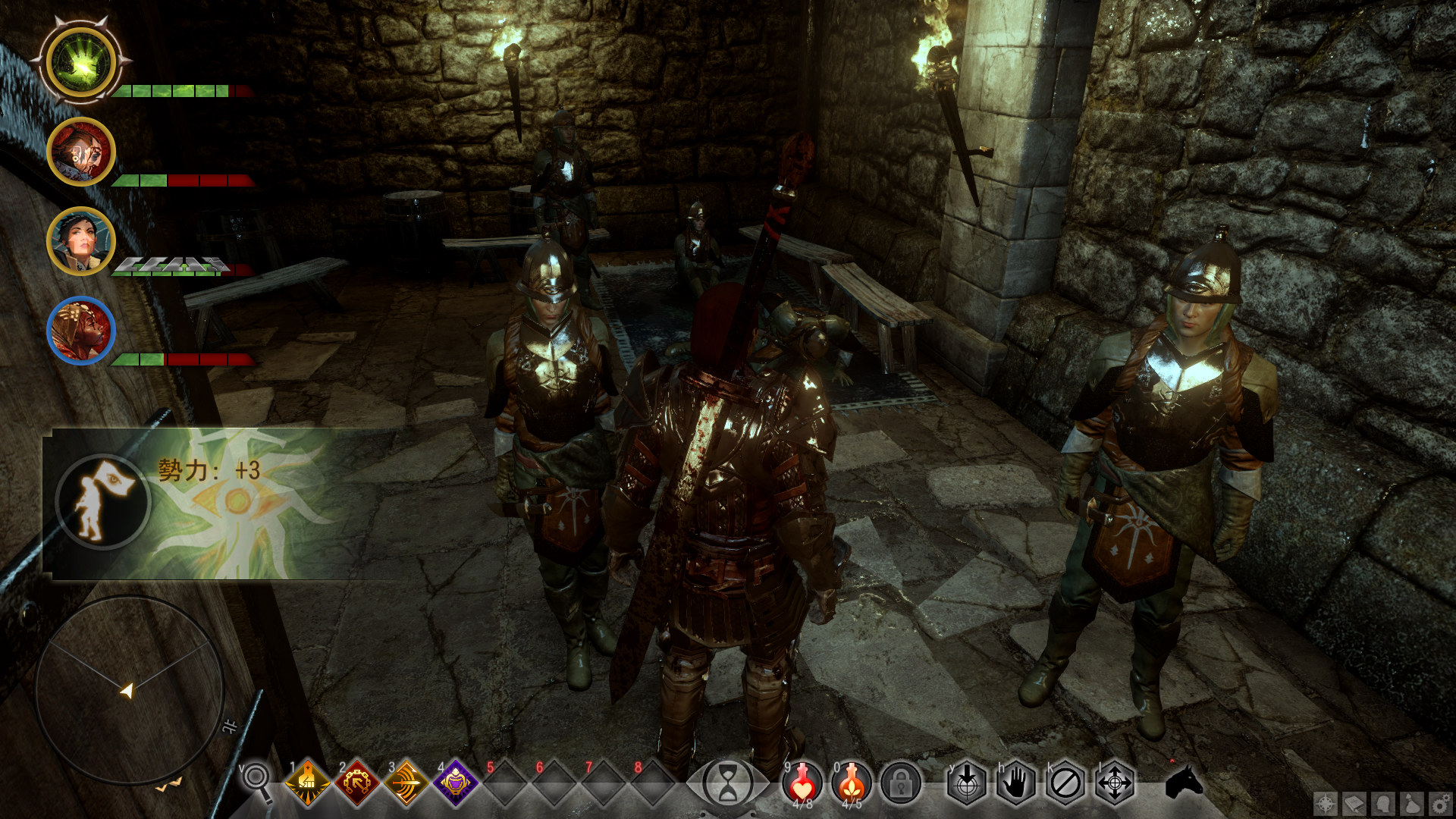Open the settings gear icon
Image resolution: width=1456 pixels, height=819 pixels.
click(1440, 803)
